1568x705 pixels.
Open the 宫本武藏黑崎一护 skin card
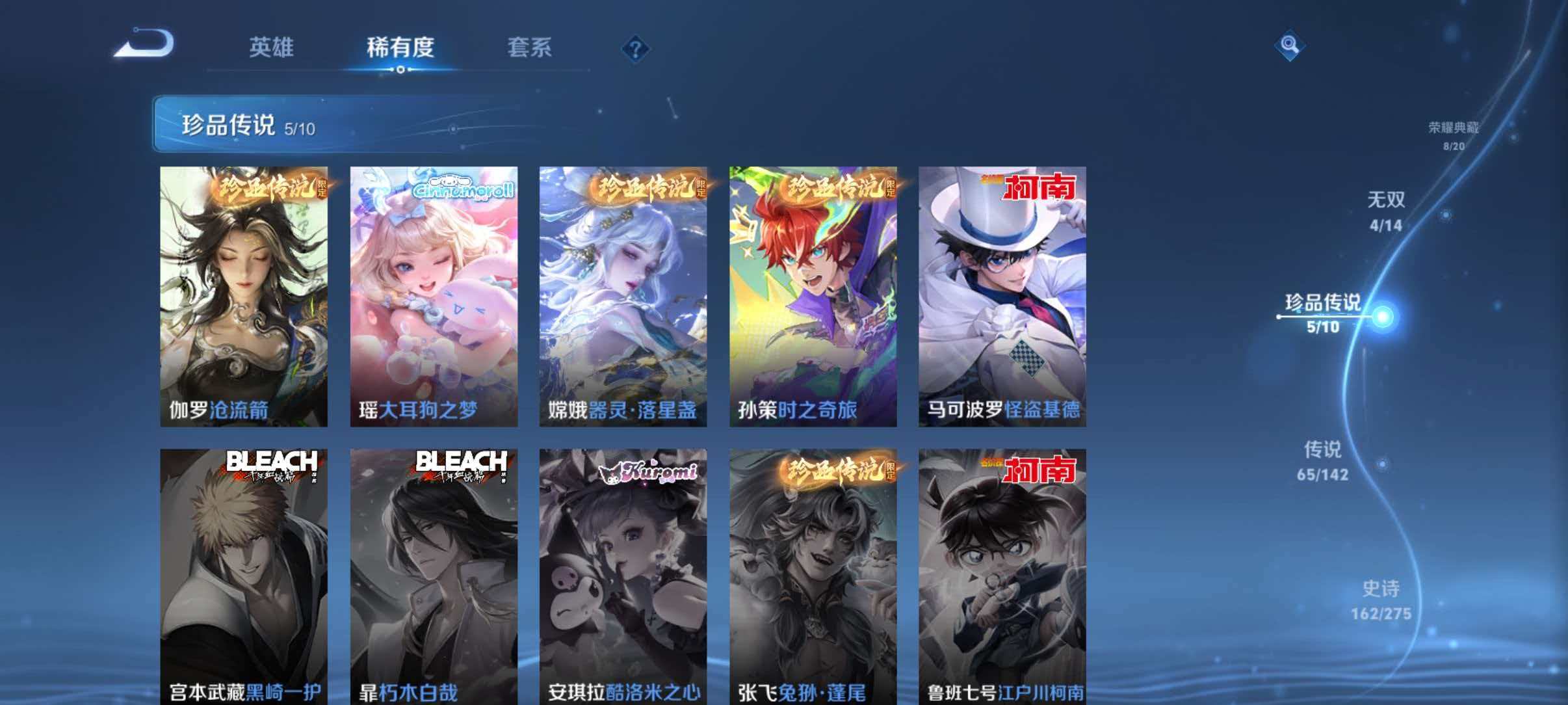point(243,572)
